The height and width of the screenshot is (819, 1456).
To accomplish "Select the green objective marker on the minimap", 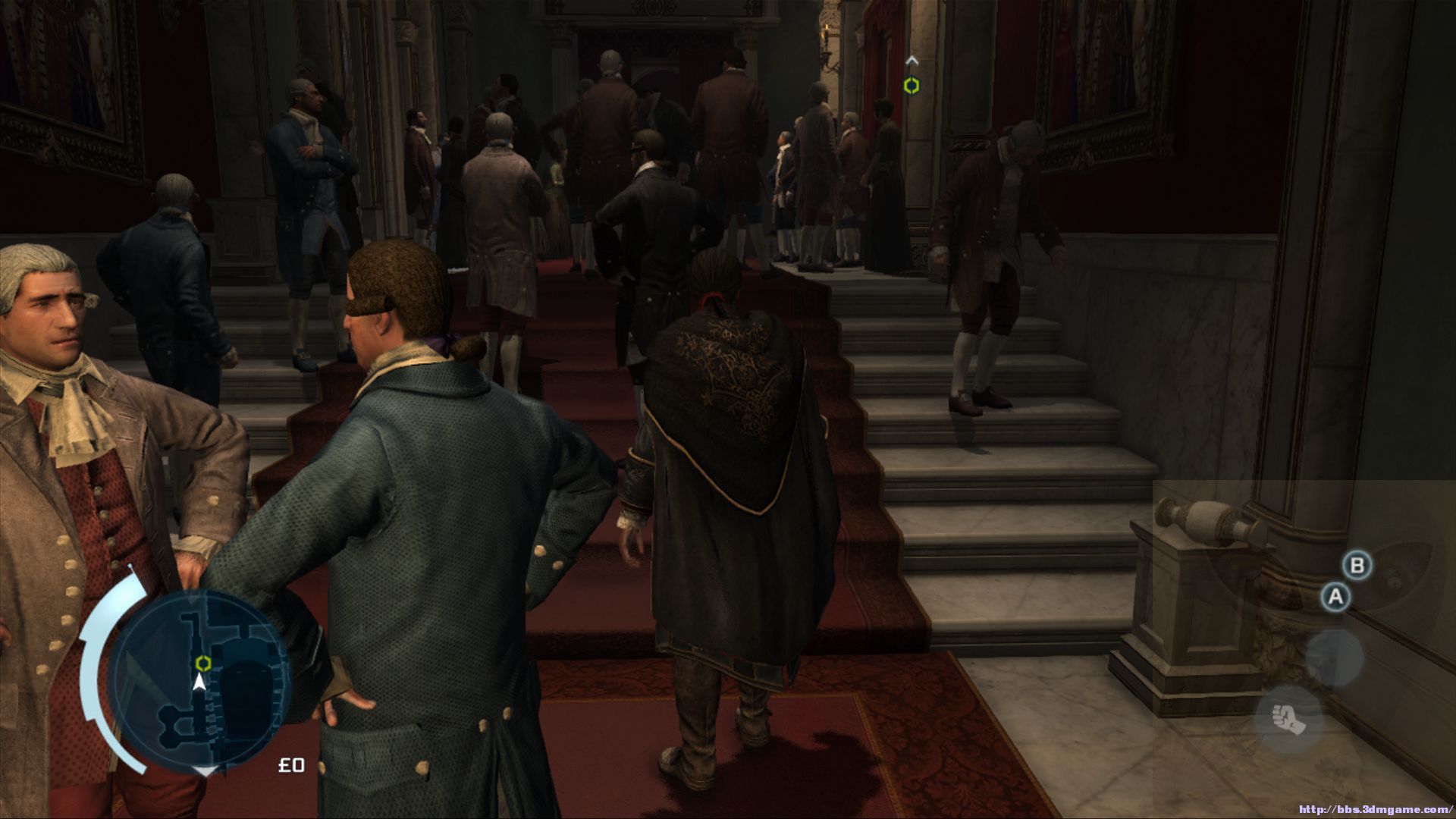I will 202,664.
